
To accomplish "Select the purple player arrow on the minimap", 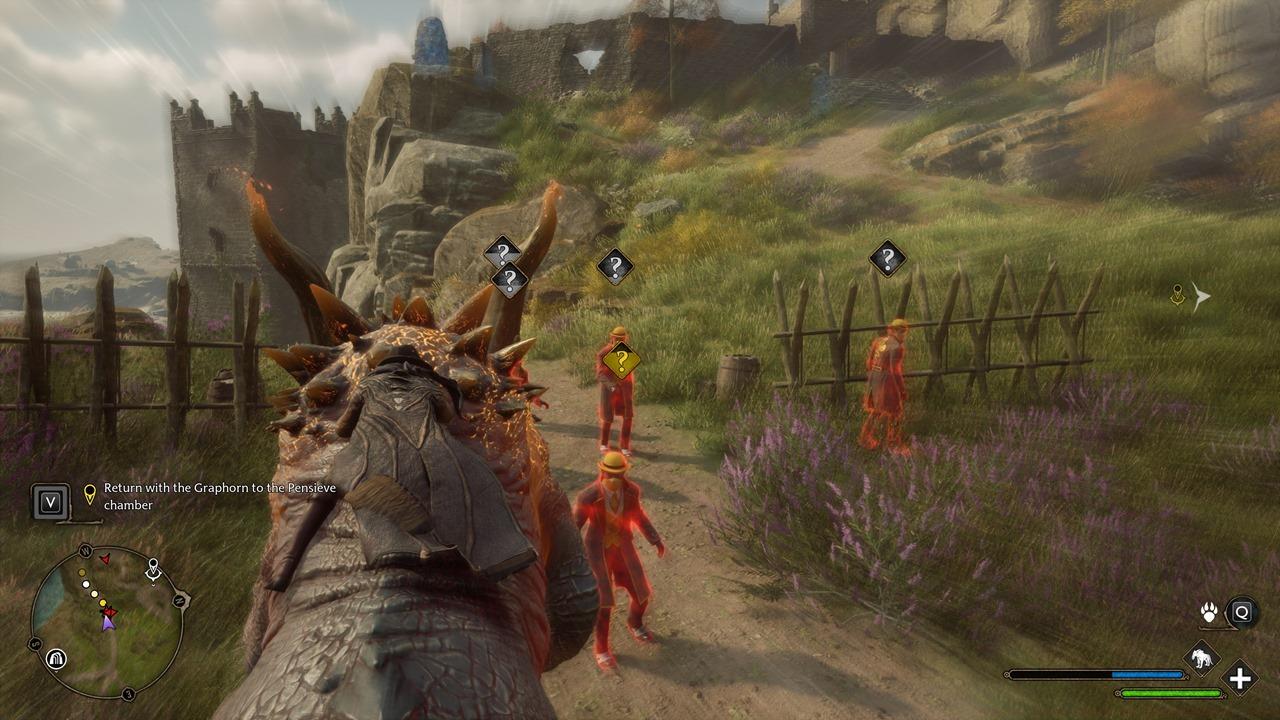I will pyautogui.click(x=109, y=624).
